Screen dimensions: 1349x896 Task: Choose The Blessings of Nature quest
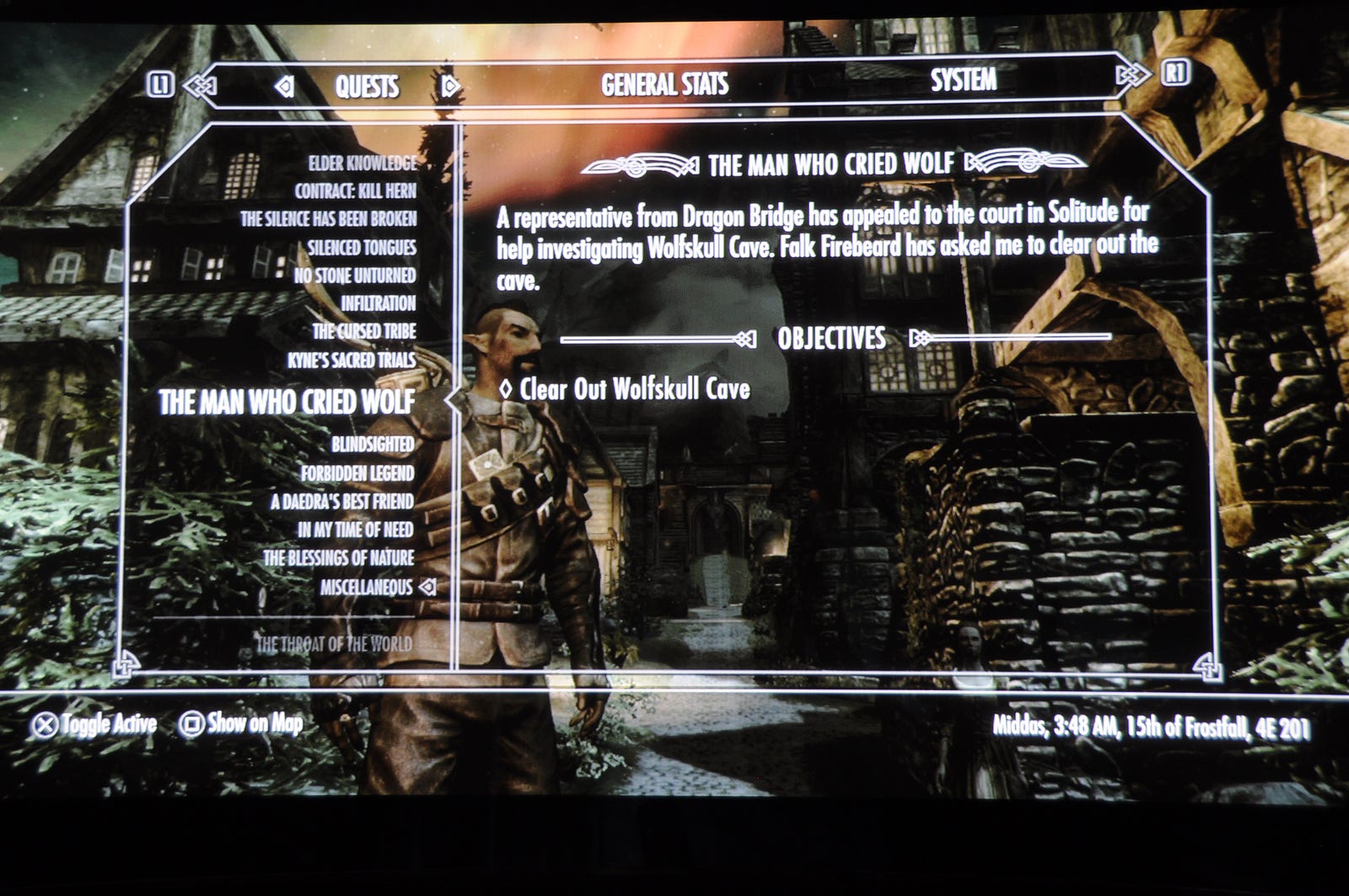point(338,558)
